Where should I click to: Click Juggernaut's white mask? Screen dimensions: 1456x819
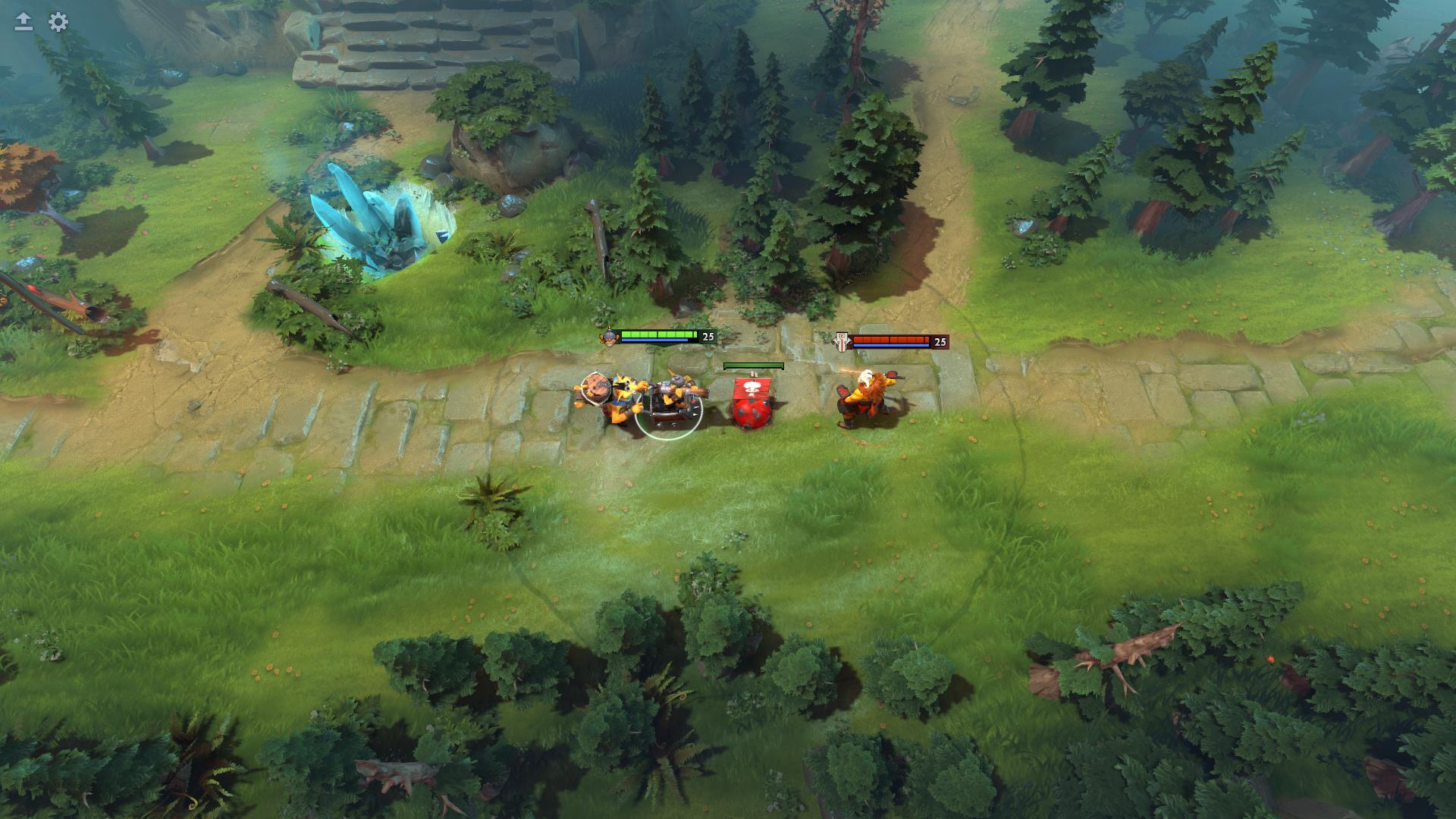pyautogui.click(x=866, y=379)
